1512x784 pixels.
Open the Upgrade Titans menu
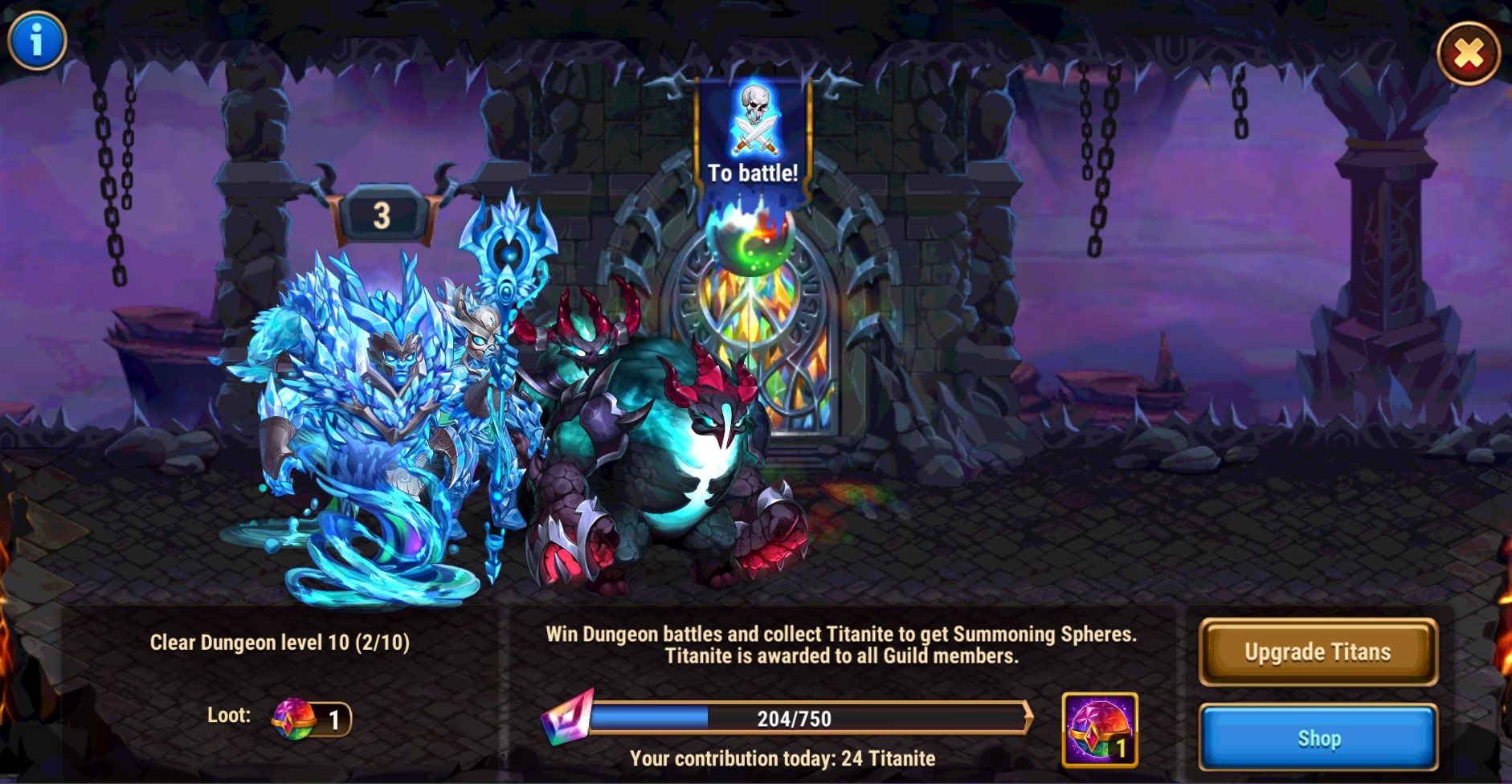click(x=1318, y=651)
